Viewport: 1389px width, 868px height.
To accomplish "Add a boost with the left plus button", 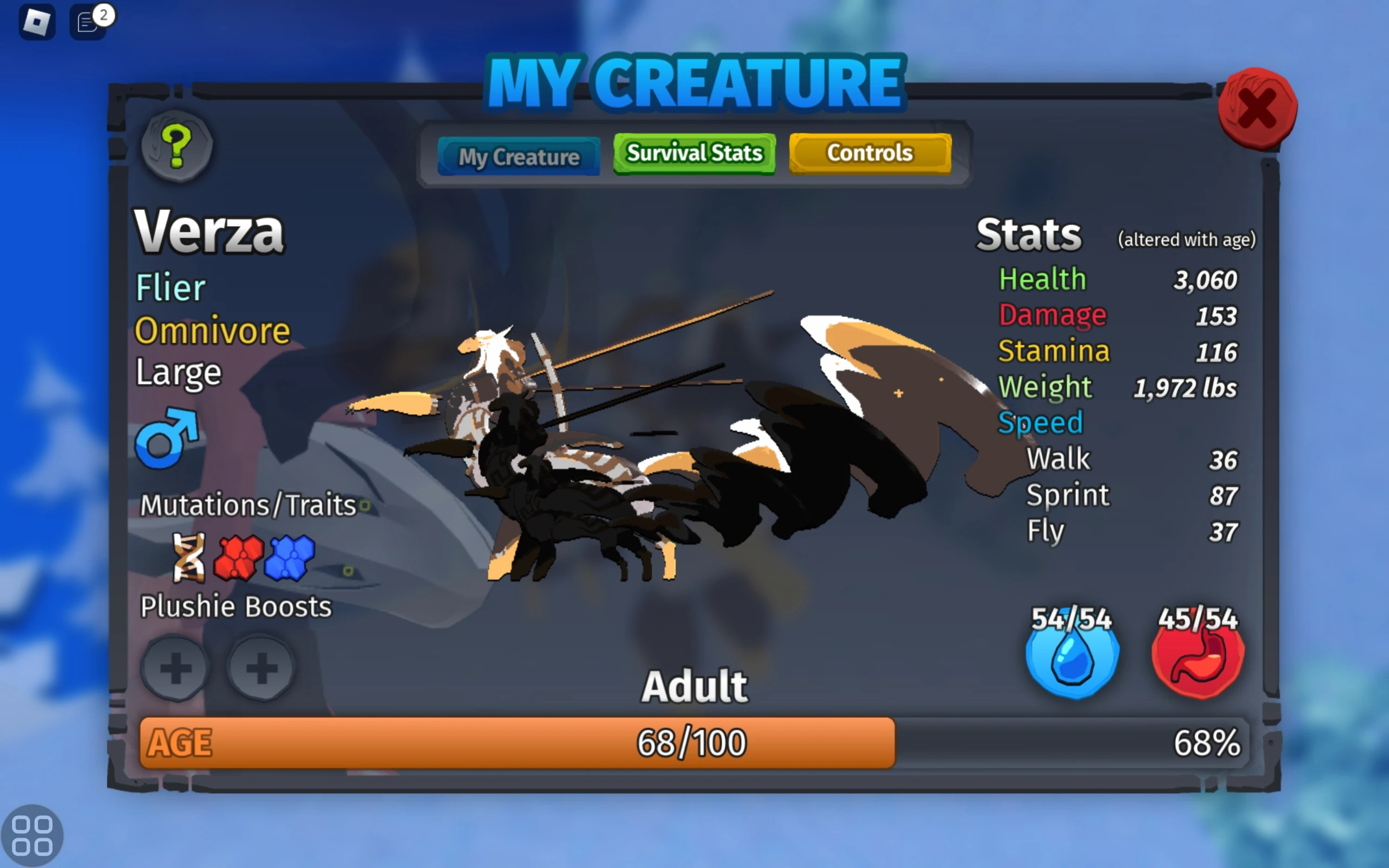I will click(x=176, y=669).
